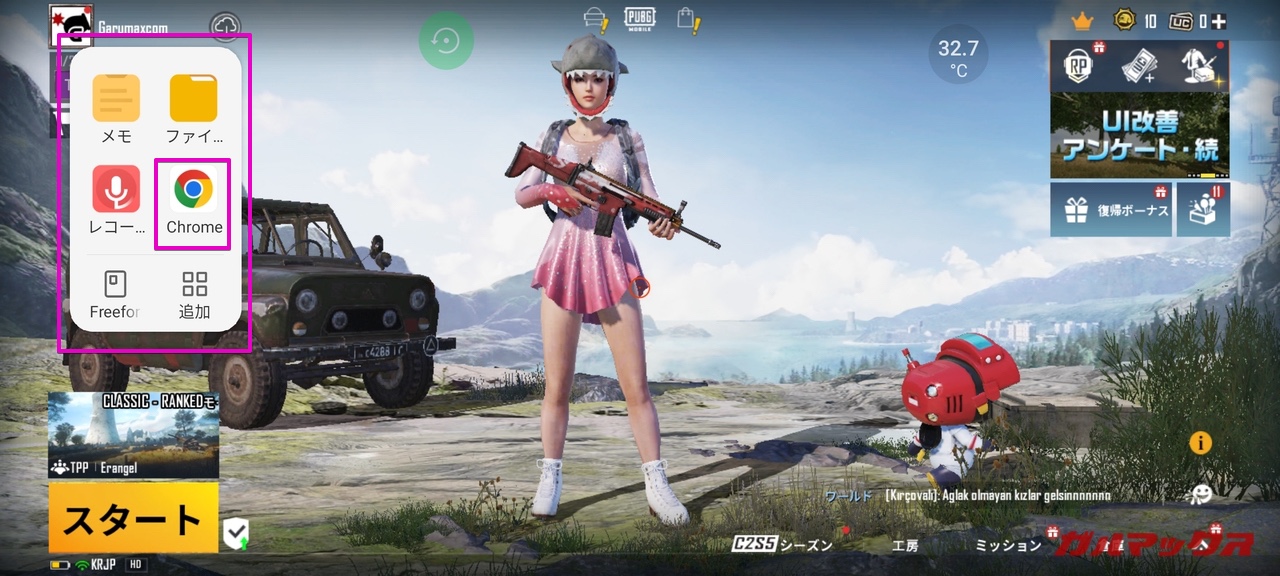
Task: Add UC with the plus button
Action: coord(1218,21)
